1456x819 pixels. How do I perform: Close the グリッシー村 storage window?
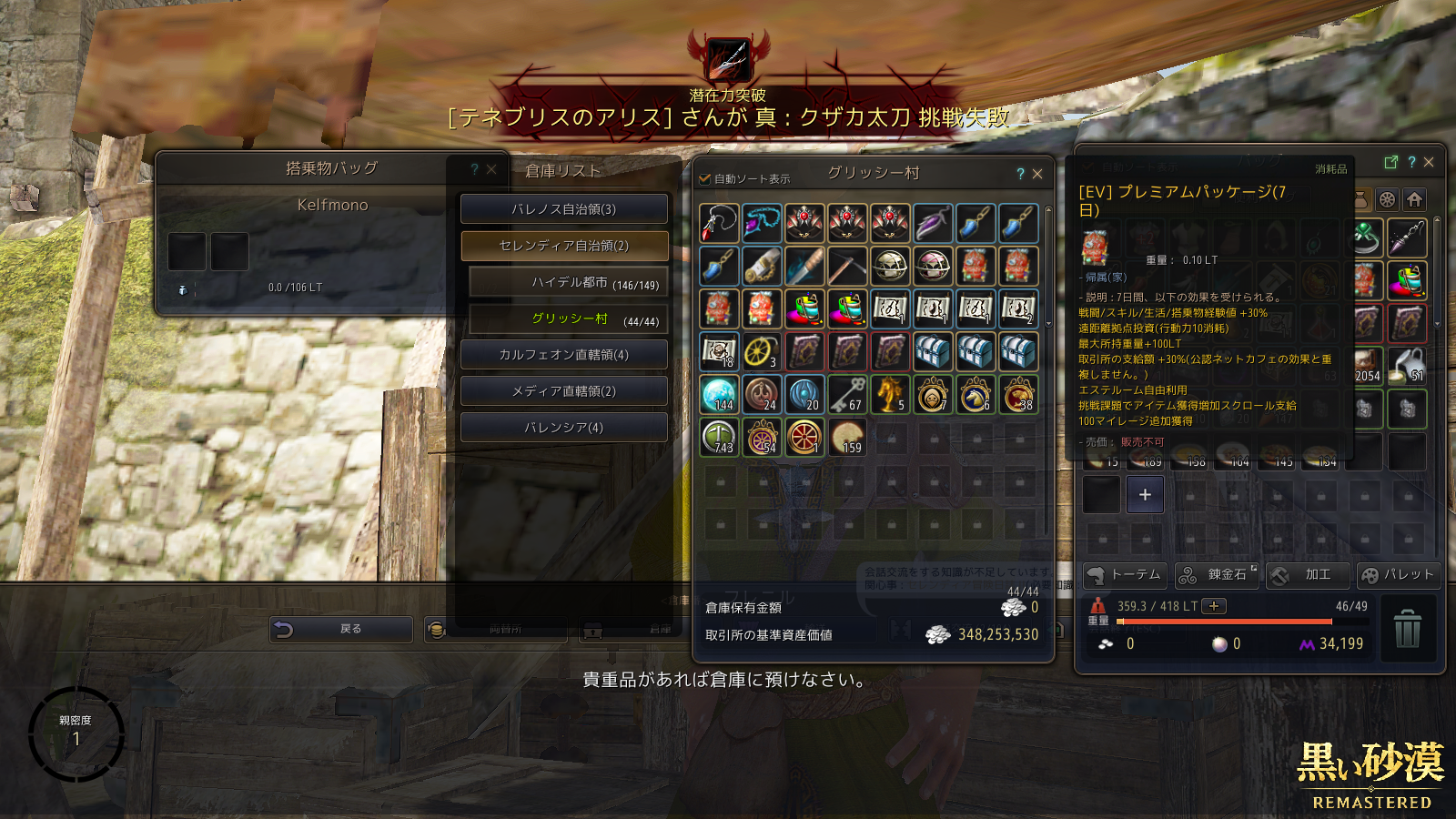coord(1037,174)
